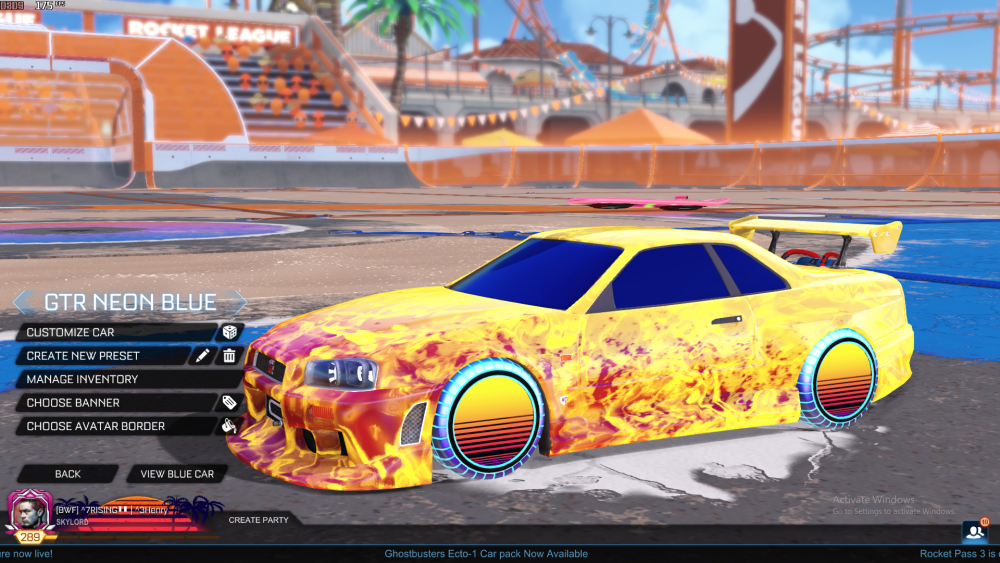Go back with the Back button
1000x563 pixels.
(68, 473)
